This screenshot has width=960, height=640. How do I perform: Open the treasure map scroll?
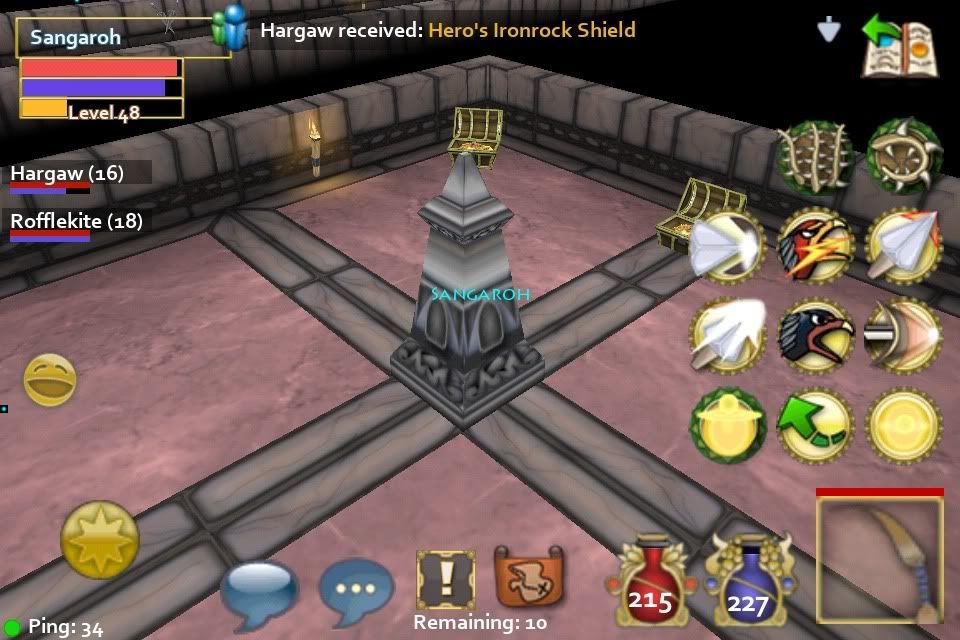[x=526, y=580]
